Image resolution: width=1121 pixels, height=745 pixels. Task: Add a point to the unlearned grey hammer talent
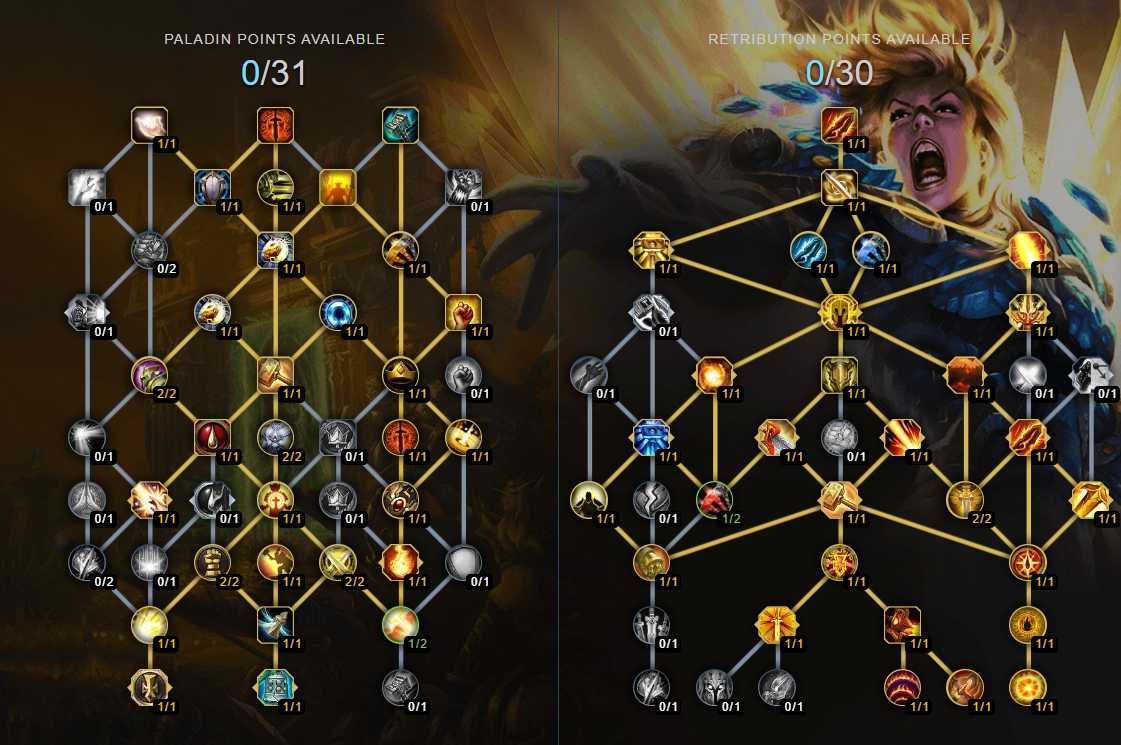point(400,686)
